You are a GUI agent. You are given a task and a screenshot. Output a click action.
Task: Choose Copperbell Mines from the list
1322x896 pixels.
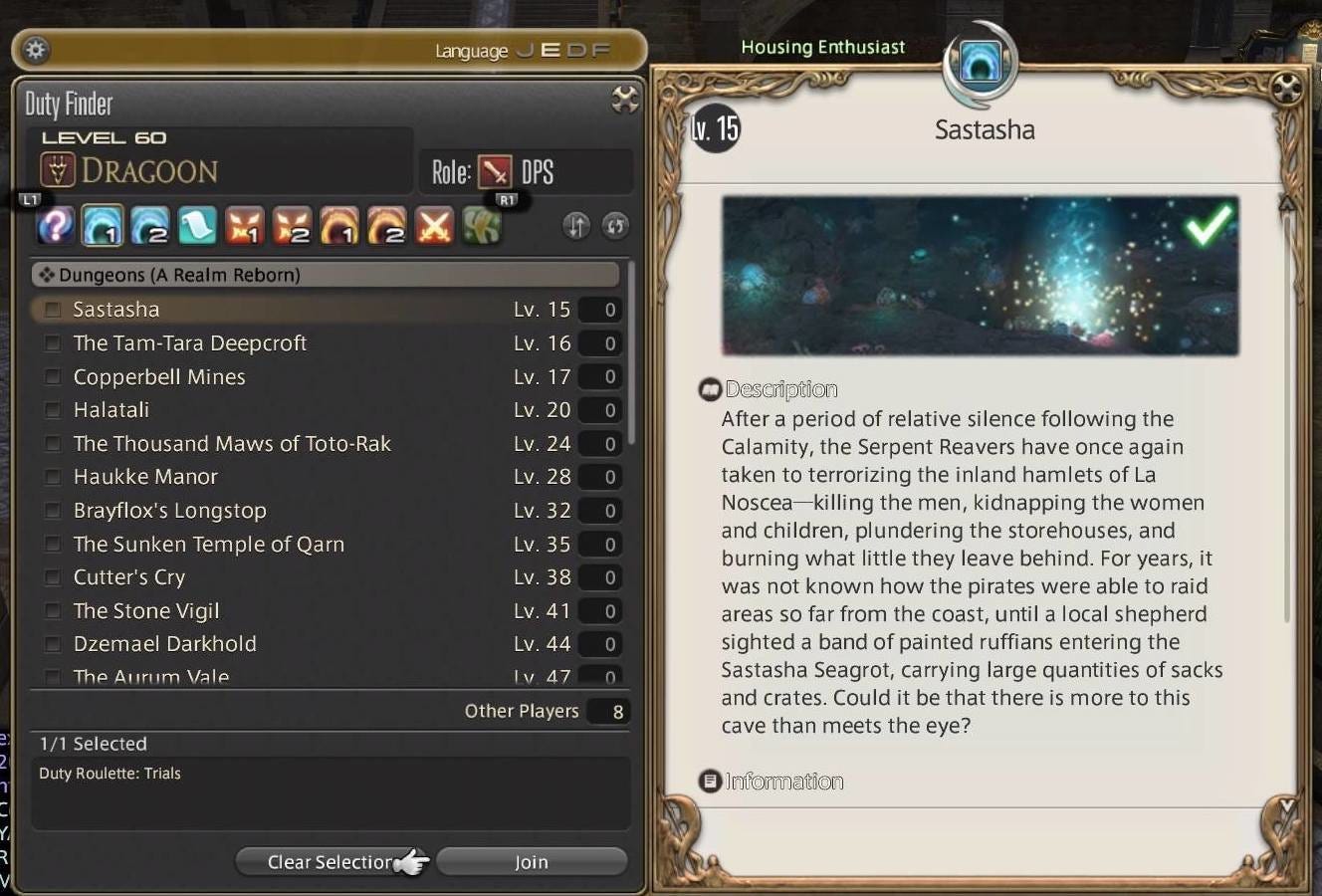[53, 377]
